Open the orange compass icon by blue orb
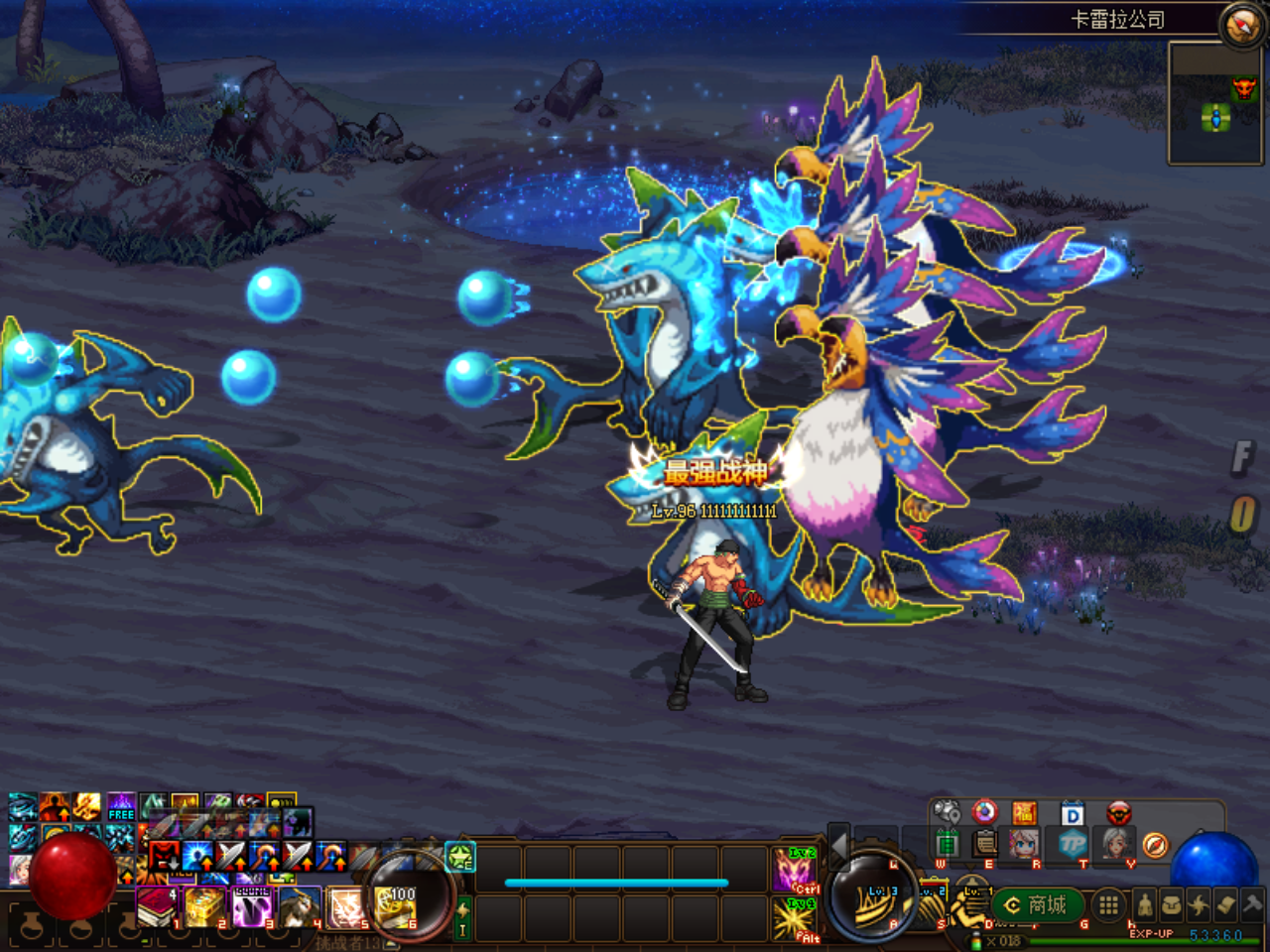The width and height of the screenshot is (1270, 952). pos(1154,844)
